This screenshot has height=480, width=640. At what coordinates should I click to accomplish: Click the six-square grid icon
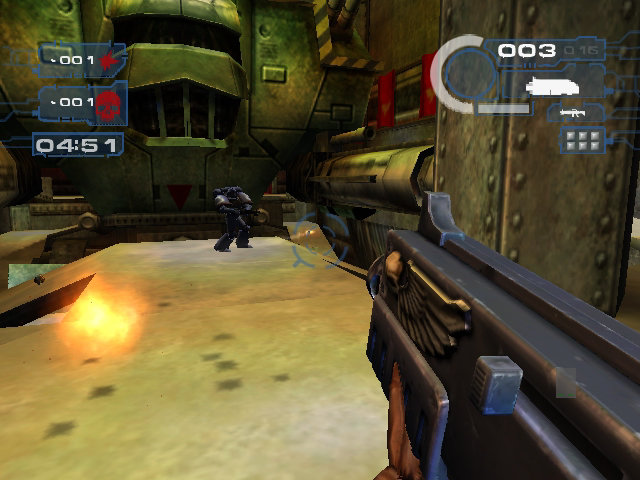click(580, 141)
